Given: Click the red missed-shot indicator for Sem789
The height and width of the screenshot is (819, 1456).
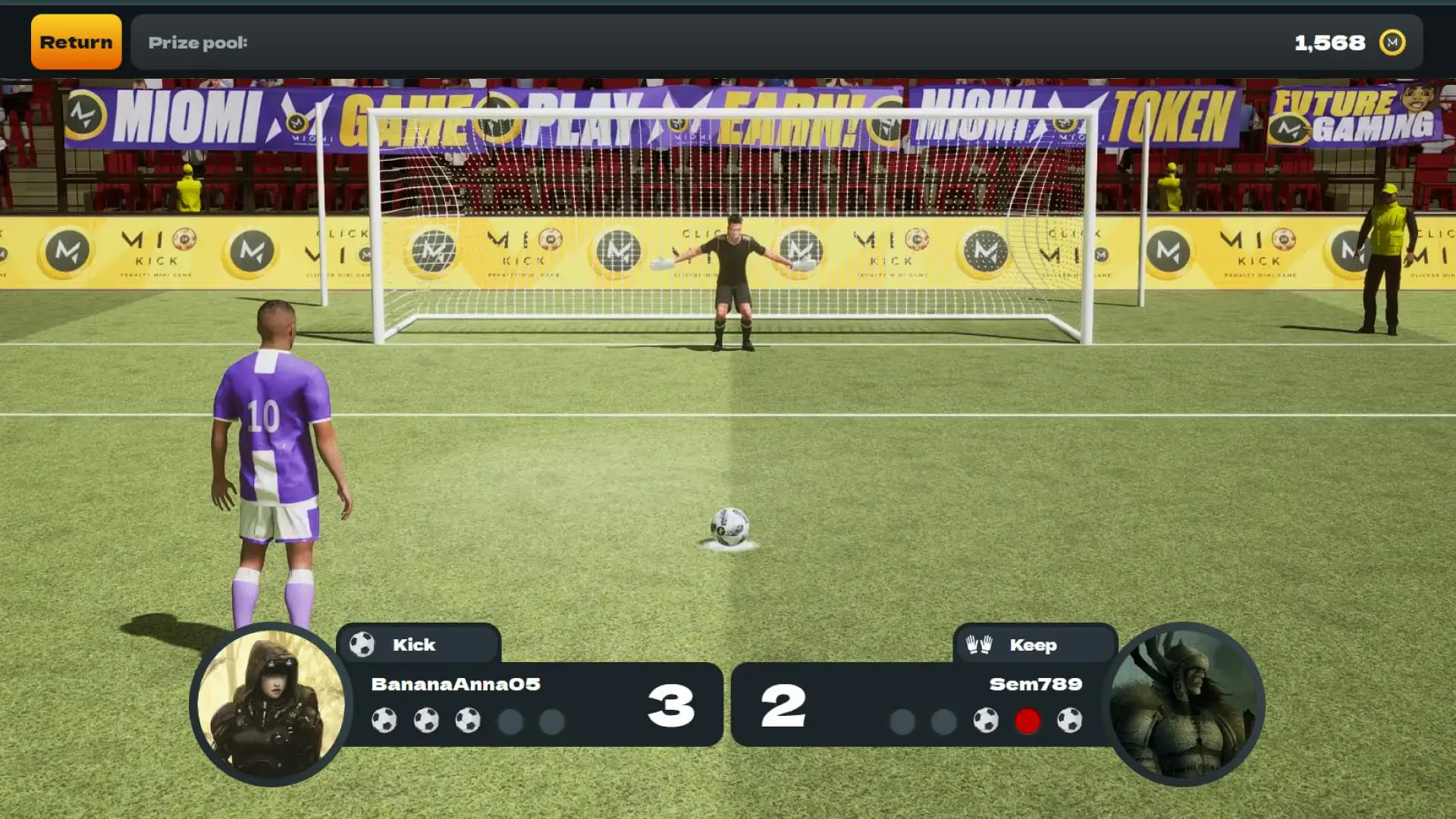Looking at the screenshot, I should [x=1028, y=722].
